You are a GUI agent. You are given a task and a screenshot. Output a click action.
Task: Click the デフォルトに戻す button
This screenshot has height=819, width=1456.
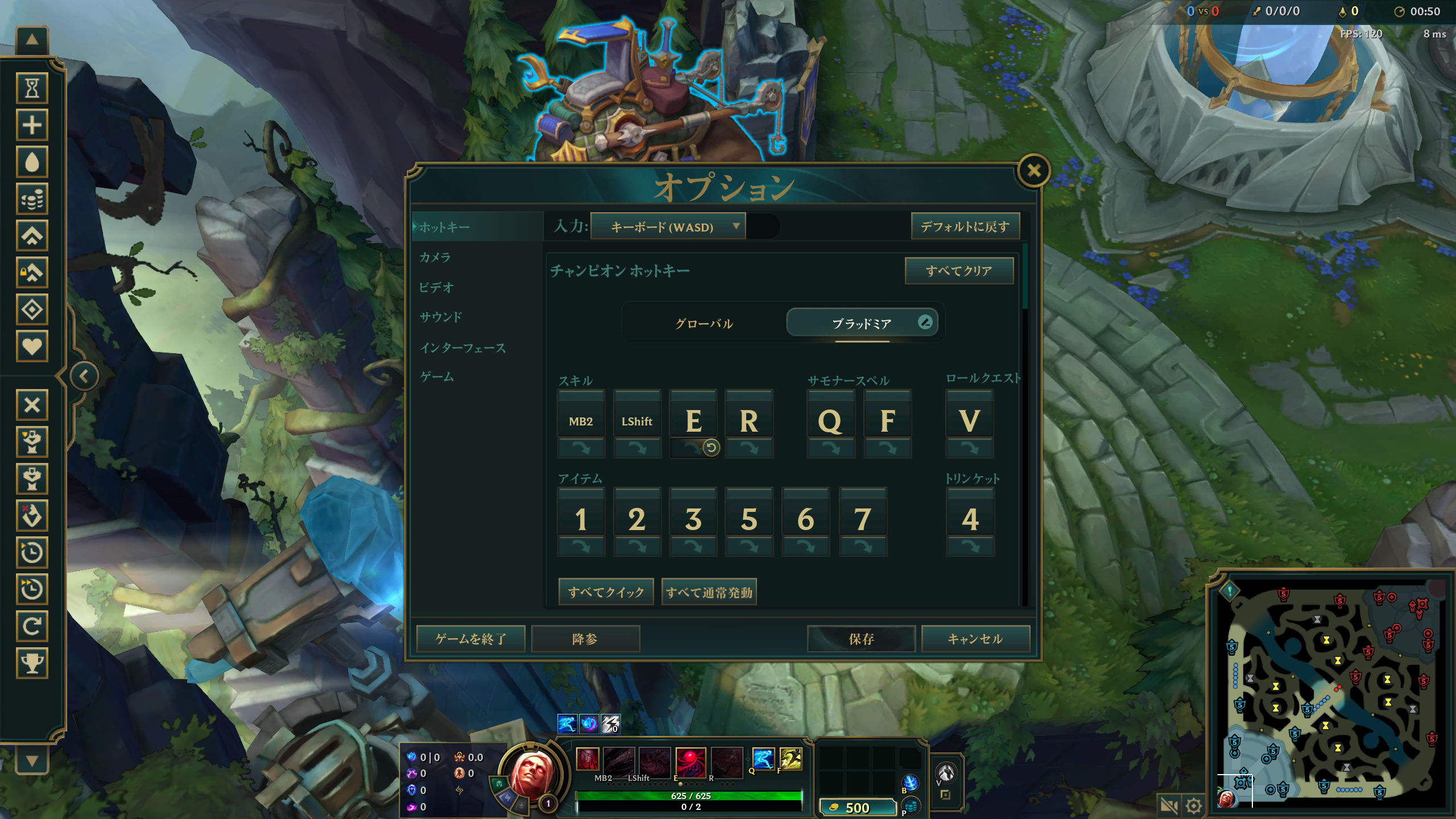point(965,227)
